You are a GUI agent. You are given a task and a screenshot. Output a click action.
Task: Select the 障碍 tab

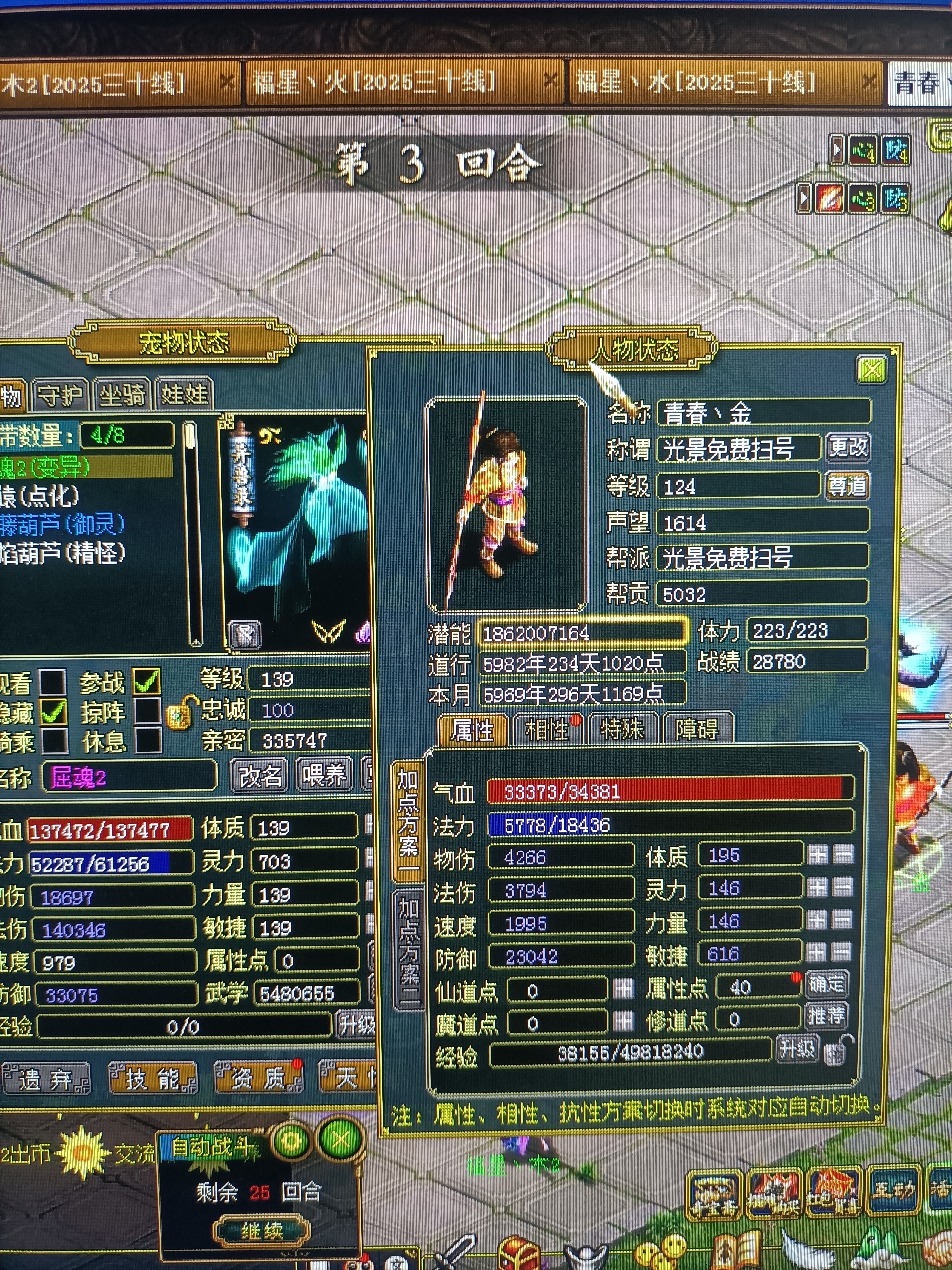[697, 730]
